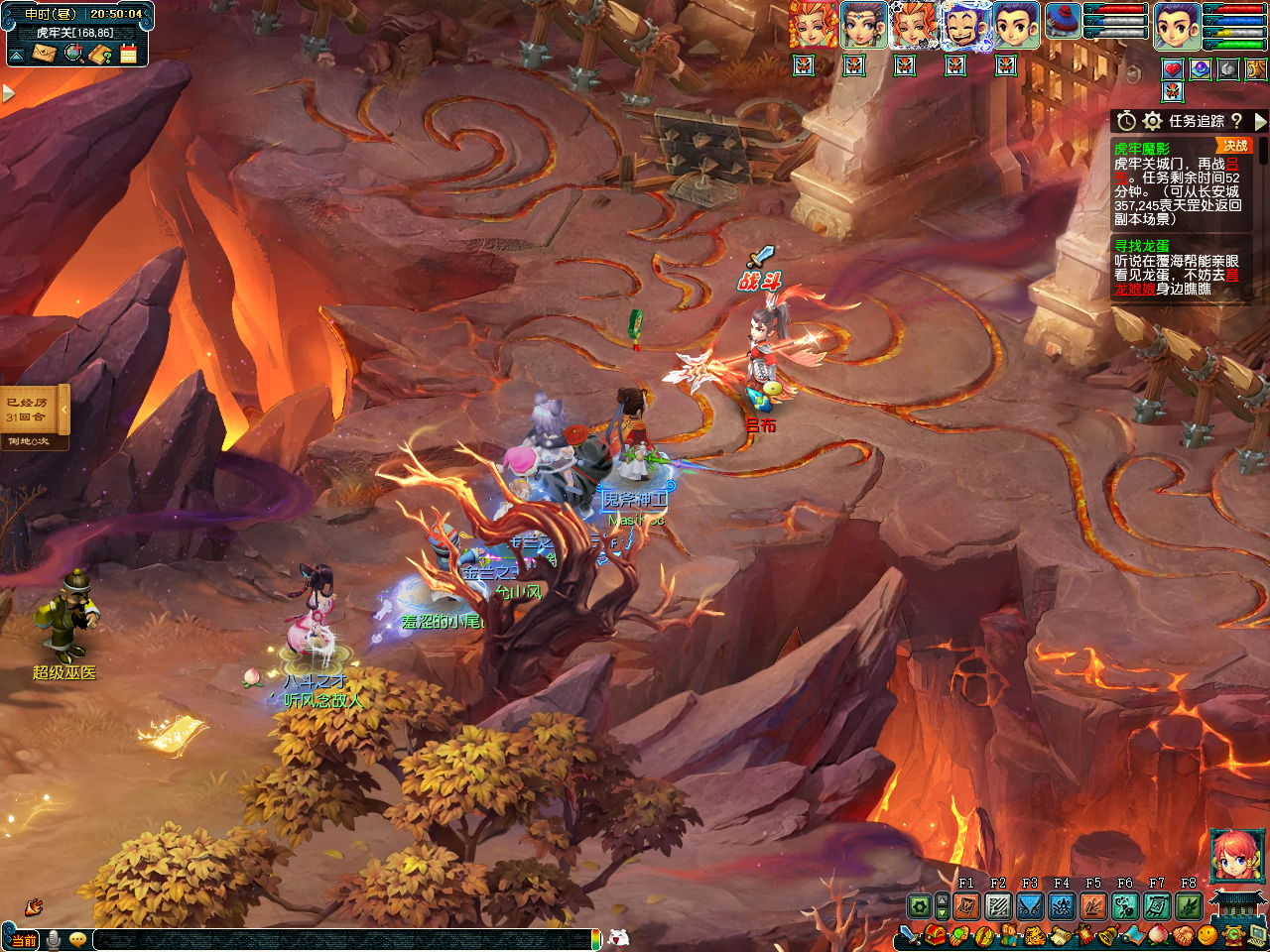Open the treasure chest bag icon
This screenshot has width=1270, height=952.
point(936,935)
